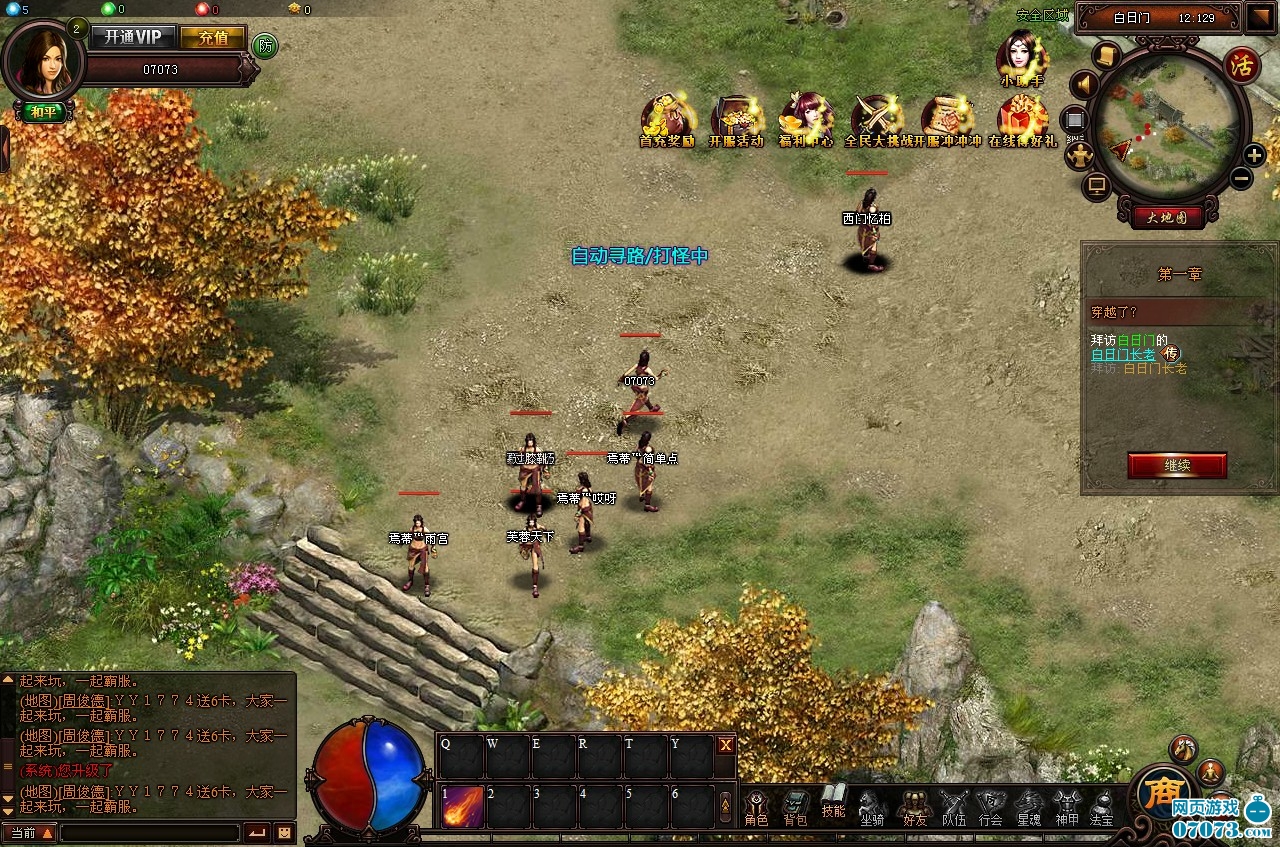Image resolution: width=1280 pixels, height=847 pixels.
Task: Click the red 继续 continue button
Action: [1177, 465]
